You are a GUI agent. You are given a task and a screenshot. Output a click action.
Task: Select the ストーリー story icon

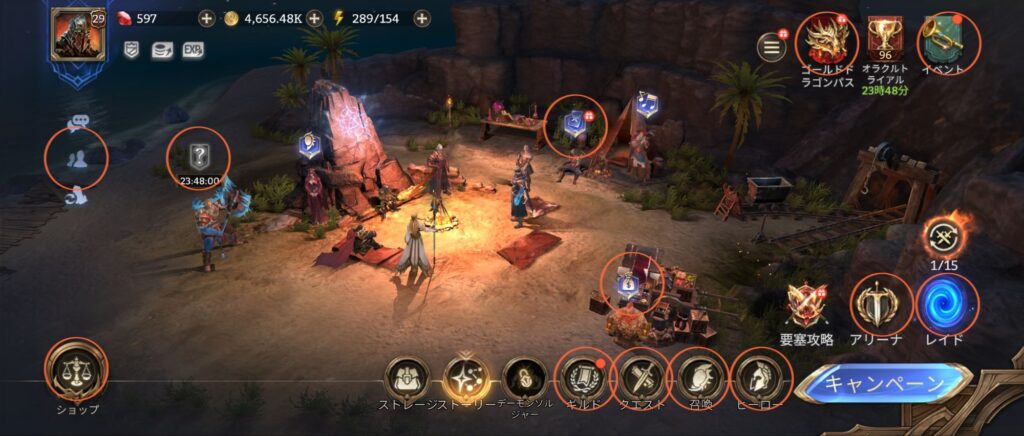(466, 377)
